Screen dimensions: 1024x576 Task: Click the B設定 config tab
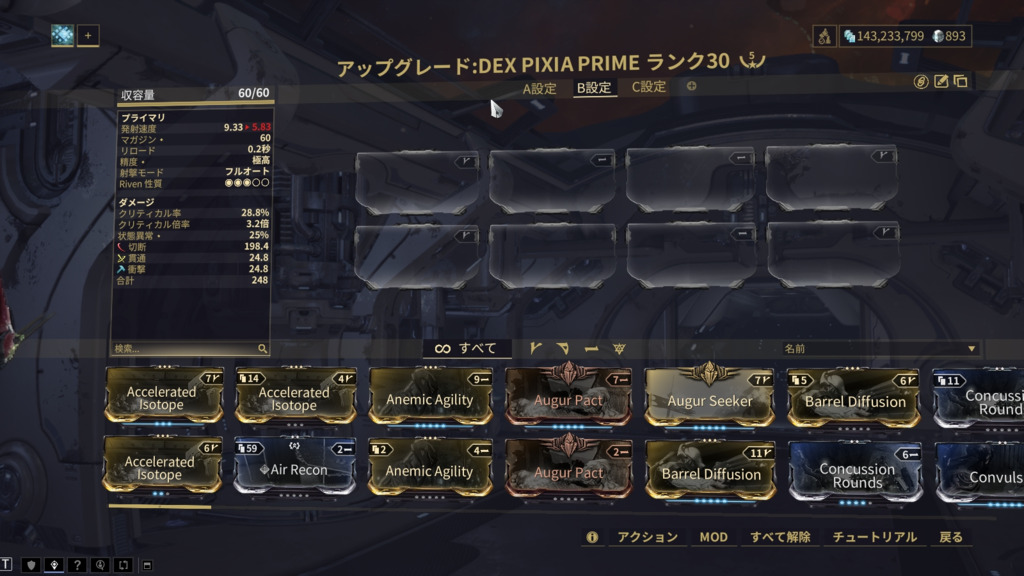coord(593,88)
